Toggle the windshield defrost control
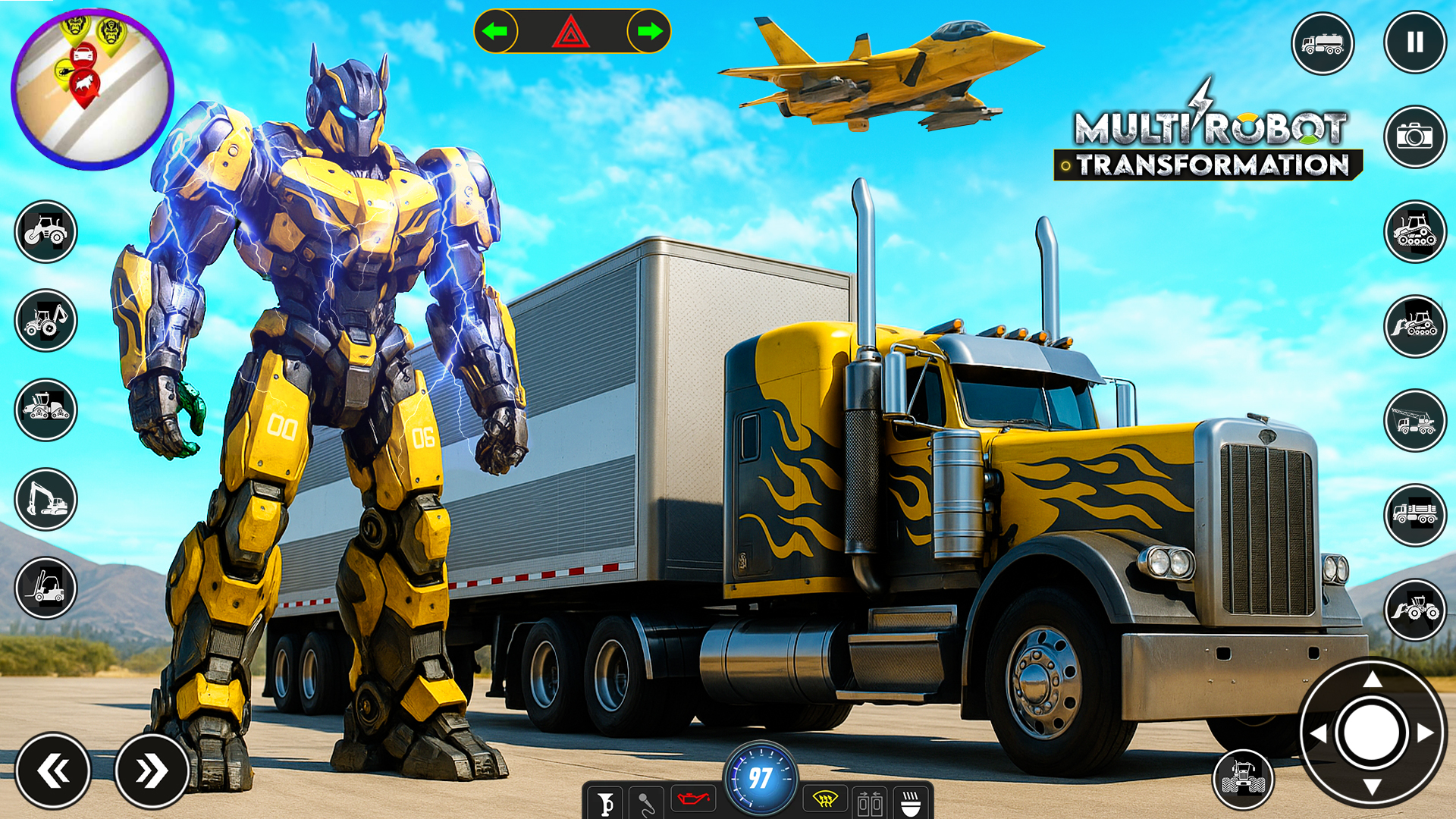1456x819 pixels. (827, 798)
